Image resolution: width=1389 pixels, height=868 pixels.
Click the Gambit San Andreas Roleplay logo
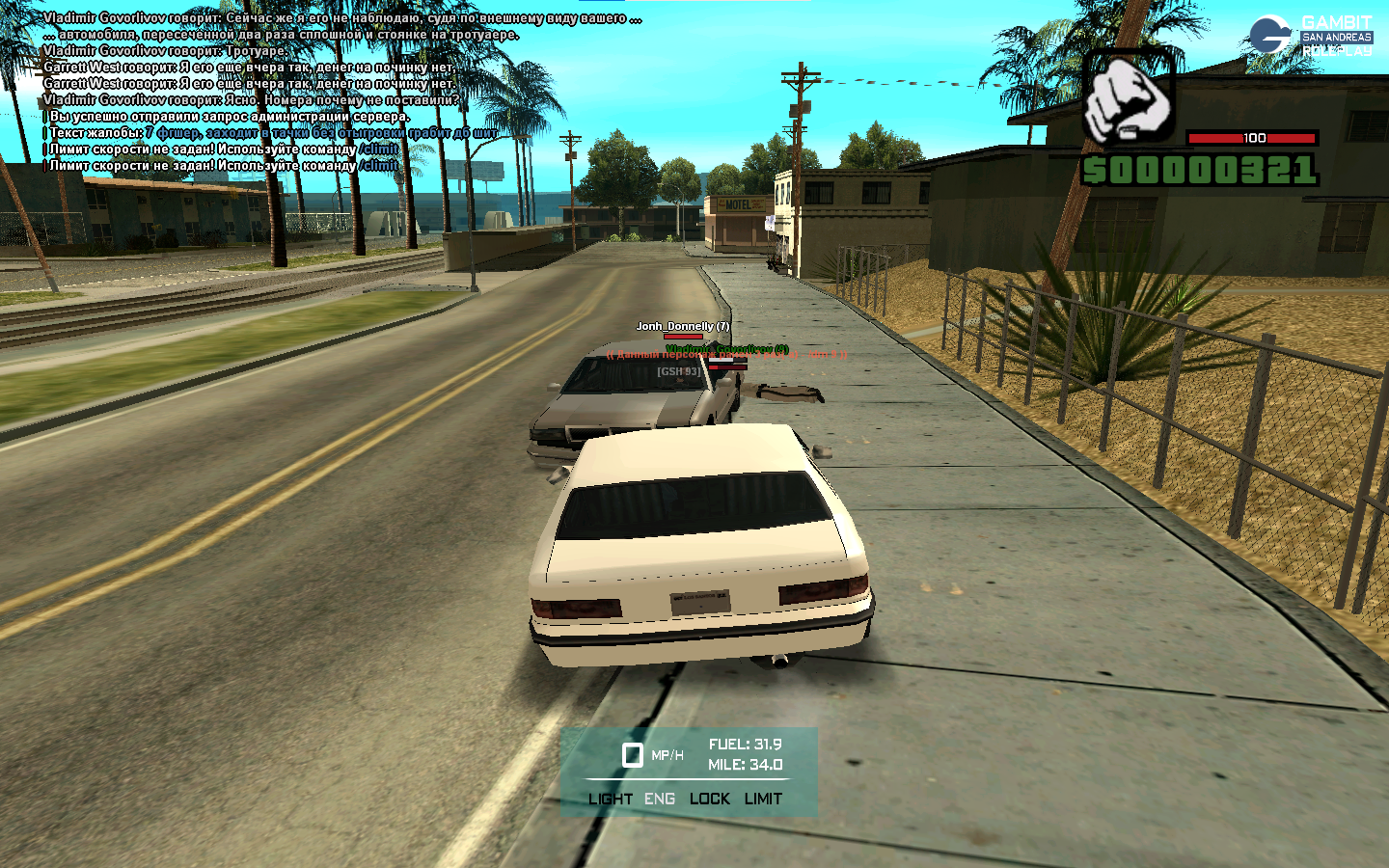pos(1310,36)
